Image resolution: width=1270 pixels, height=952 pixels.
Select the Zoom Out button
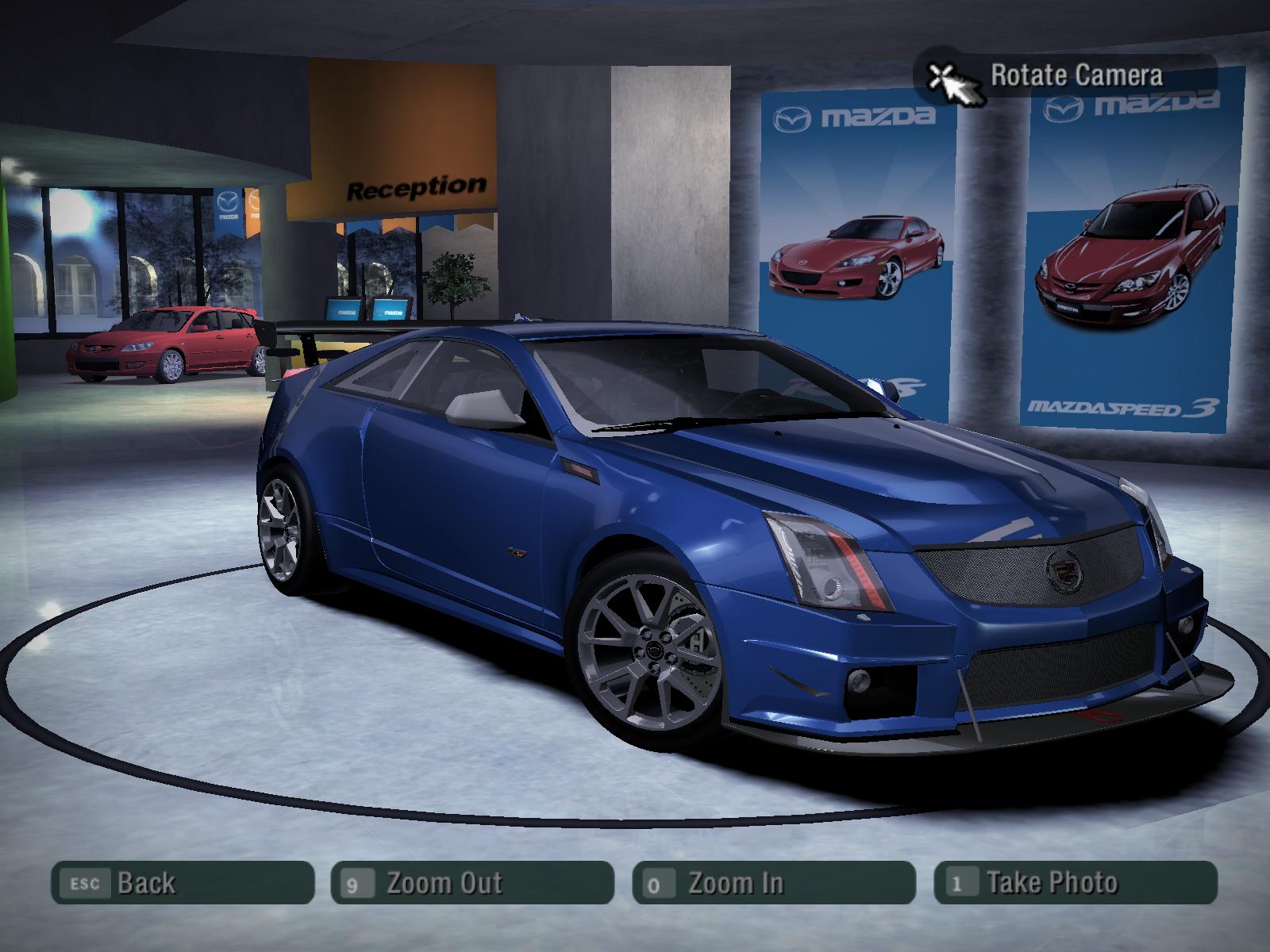[471, 882]
